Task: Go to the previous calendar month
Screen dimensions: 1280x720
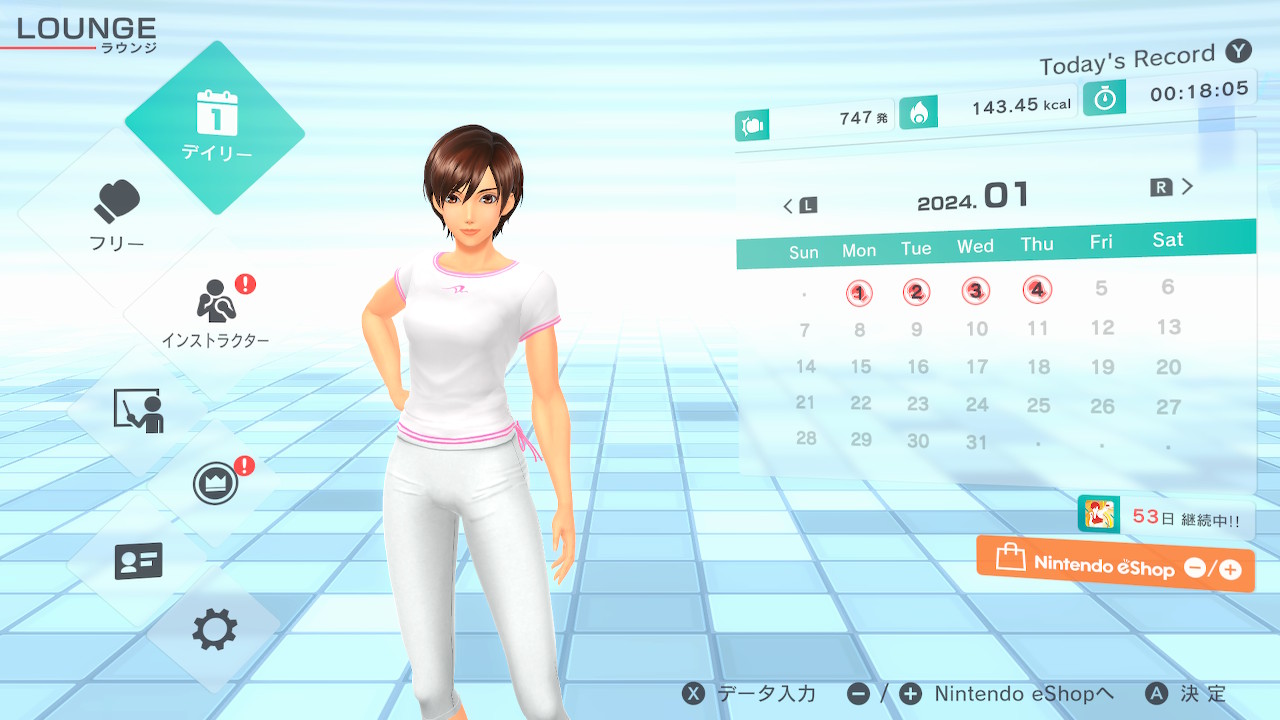Action: pos(799,206)
